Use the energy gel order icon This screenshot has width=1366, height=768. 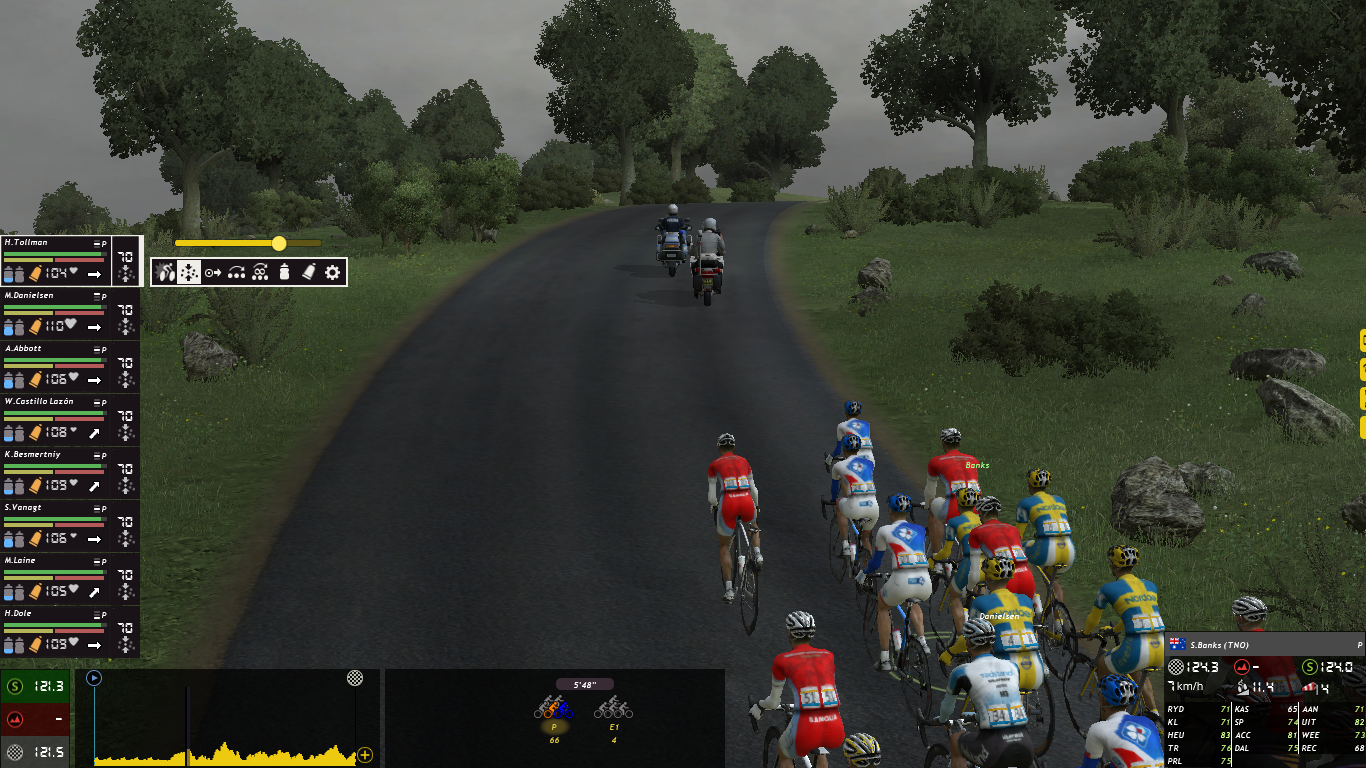click(308, 272)
